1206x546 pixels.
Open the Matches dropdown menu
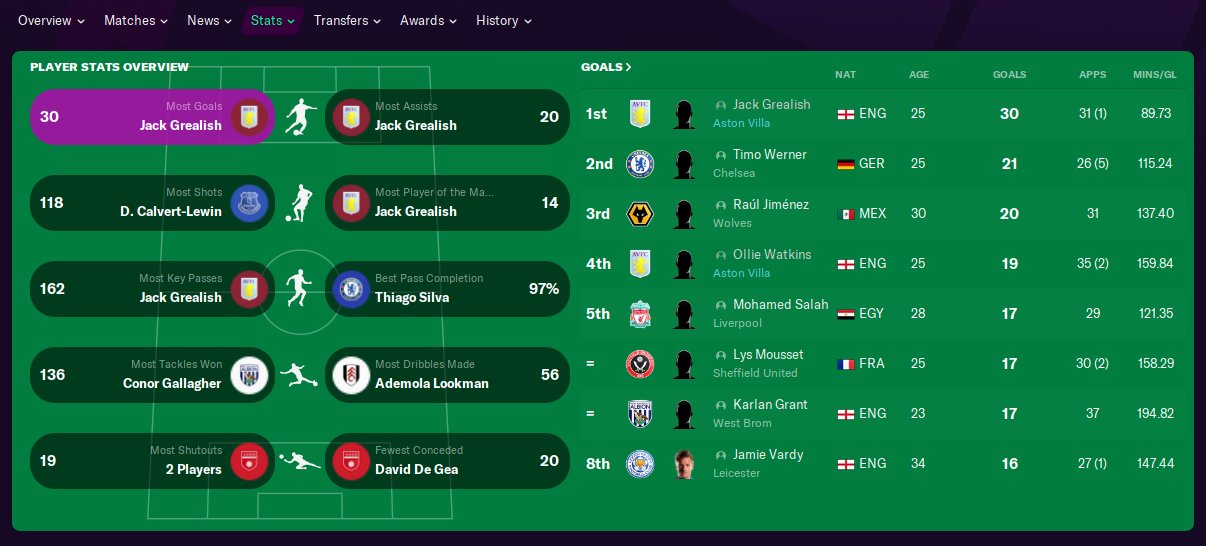tap(136, 20)
